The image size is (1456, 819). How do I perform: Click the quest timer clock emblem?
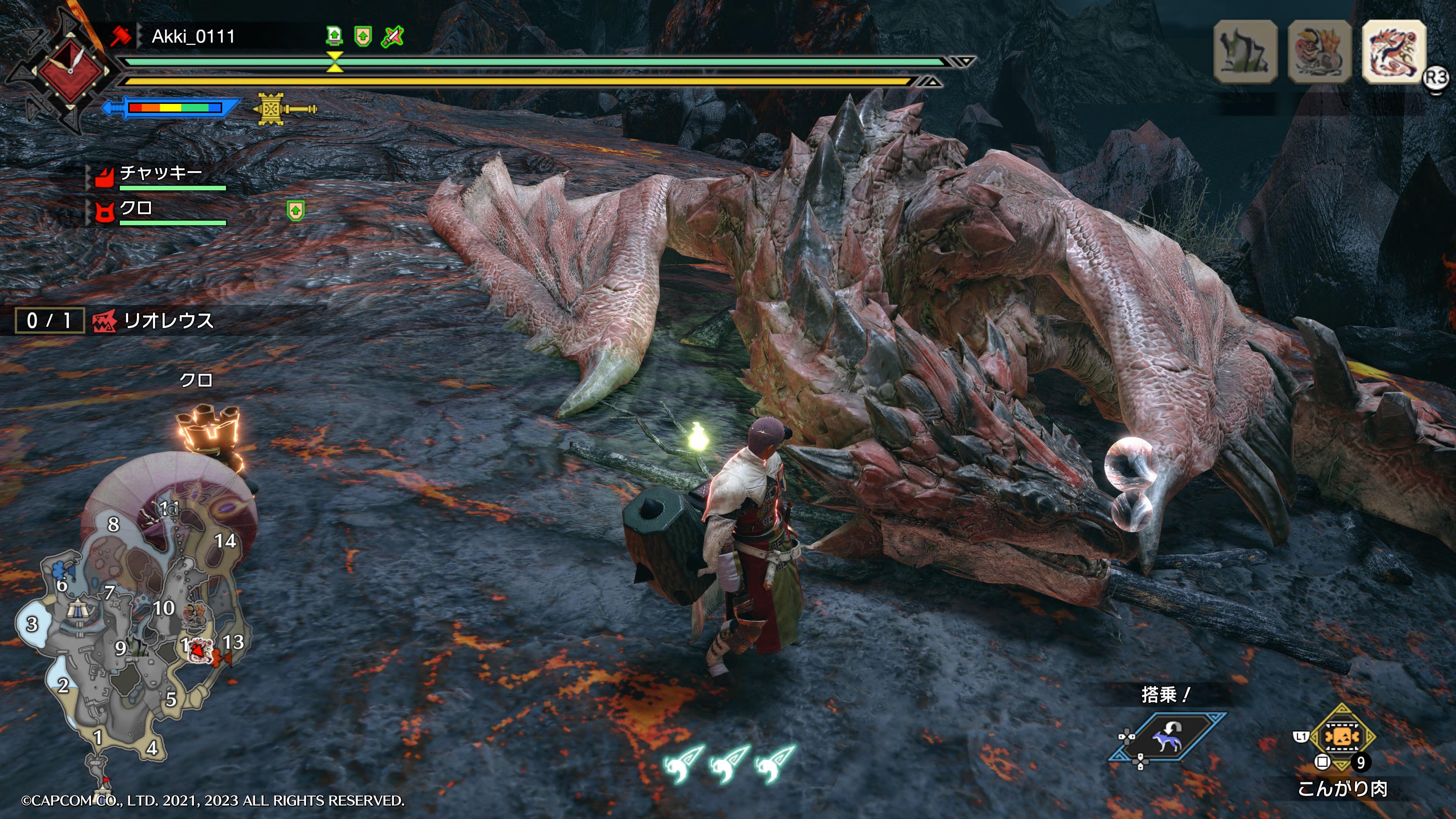[70, 71]
